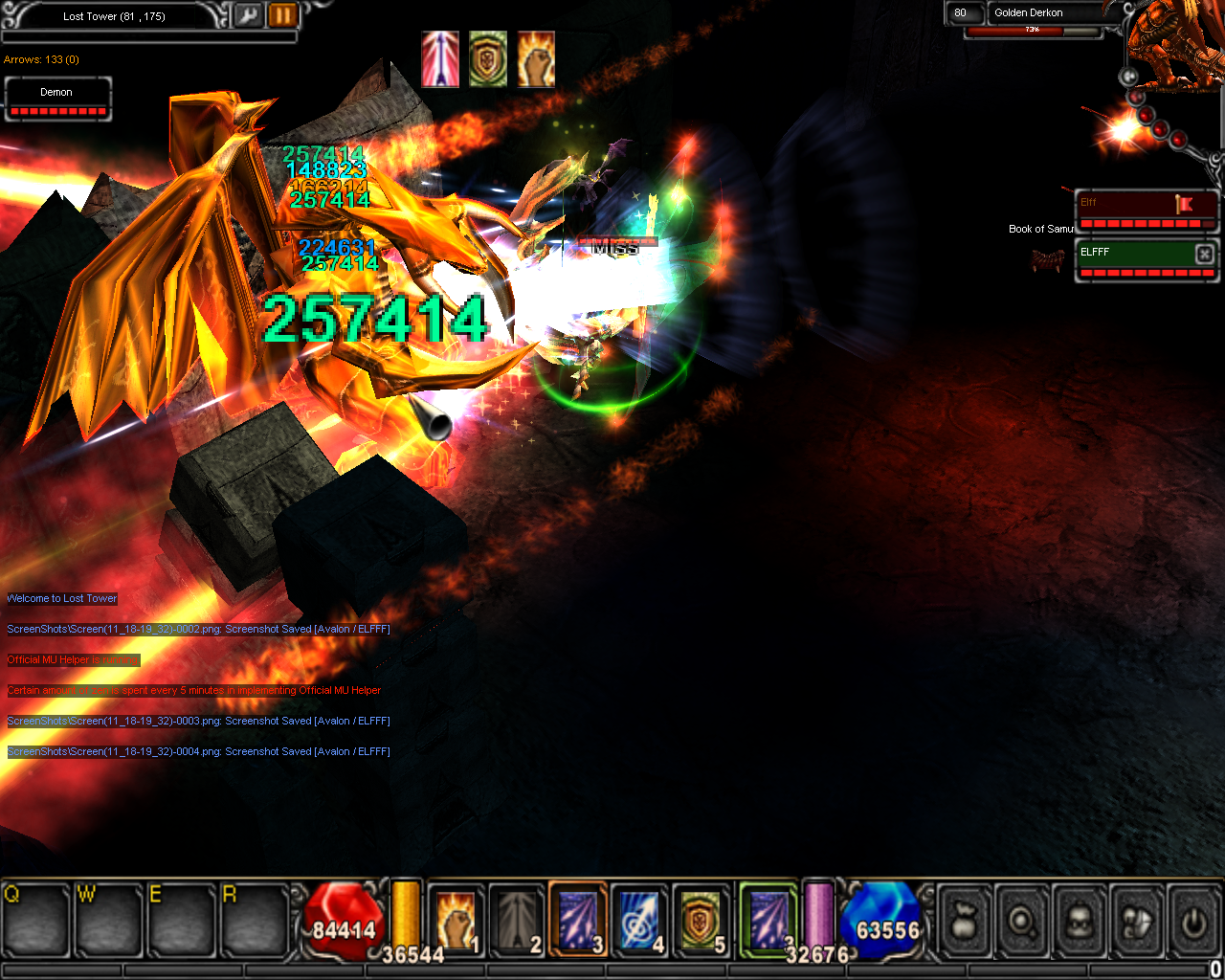Activate the flaming fist skill in slot 1
The height and width of the screenshot is (980, 1225).
tap(457, 921)
